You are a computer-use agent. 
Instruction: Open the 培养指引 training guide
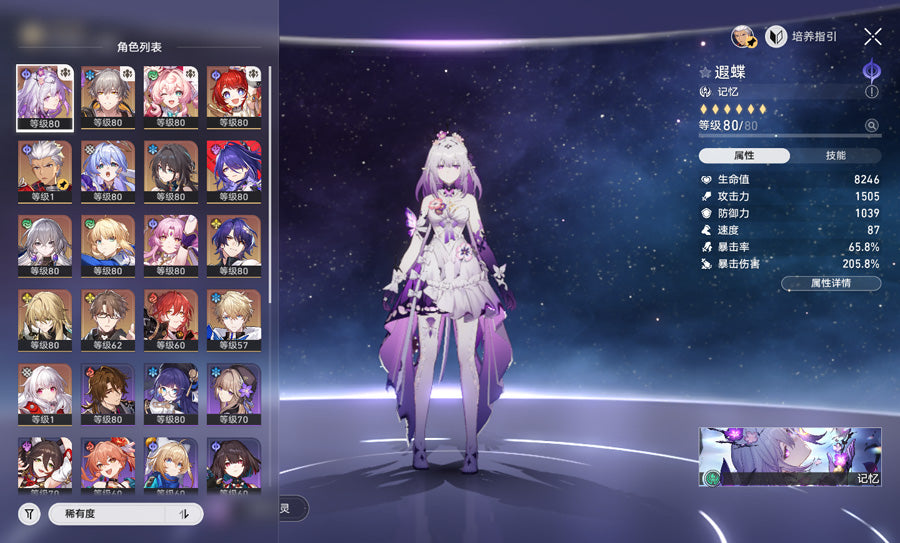tap(801, 37)
